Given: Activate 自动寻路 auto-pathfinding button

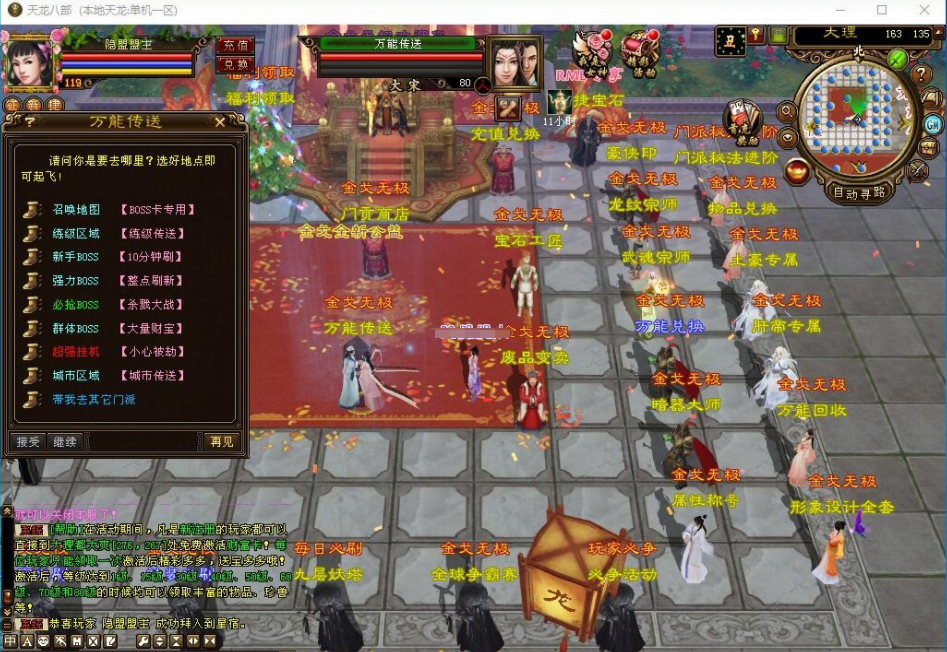Looking at the screenshot, I should pos(859,192).
